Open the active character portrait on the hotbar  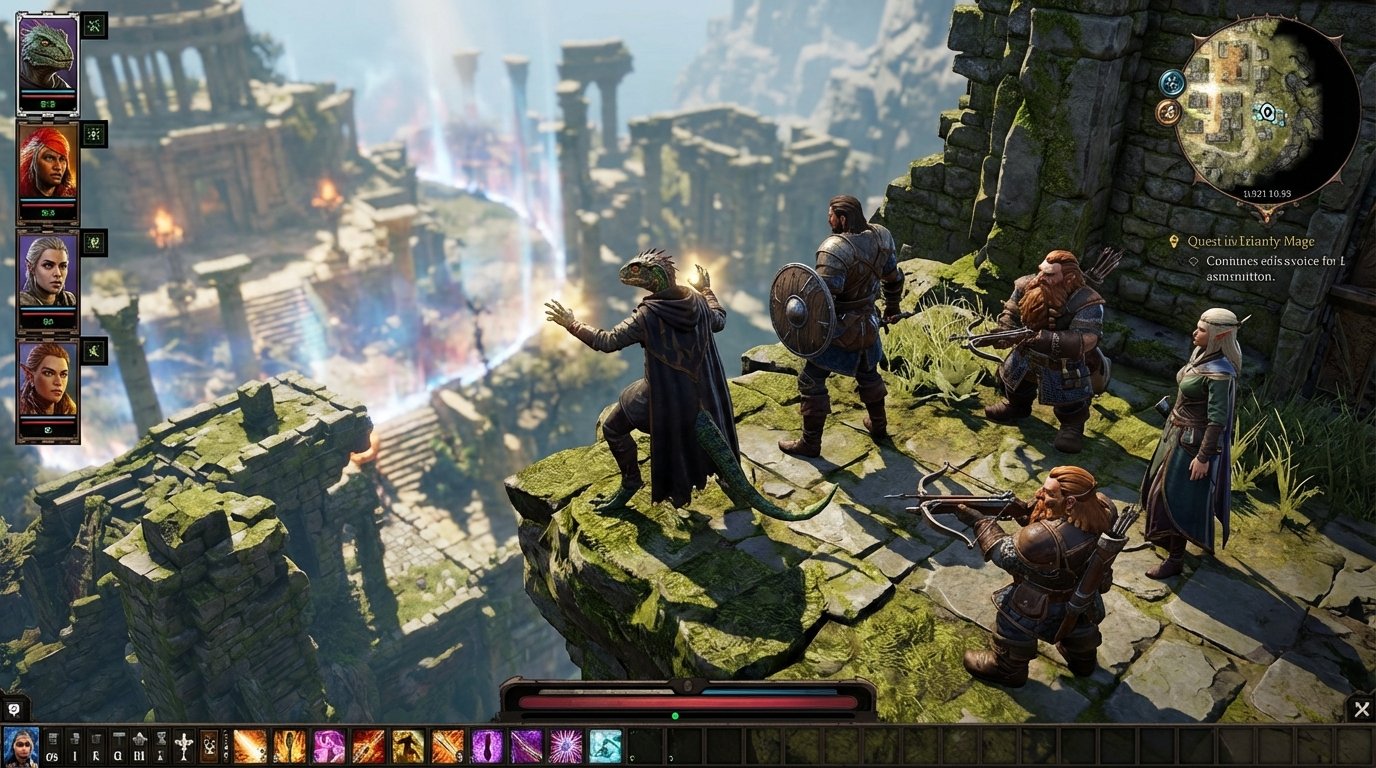pos(20,746)
